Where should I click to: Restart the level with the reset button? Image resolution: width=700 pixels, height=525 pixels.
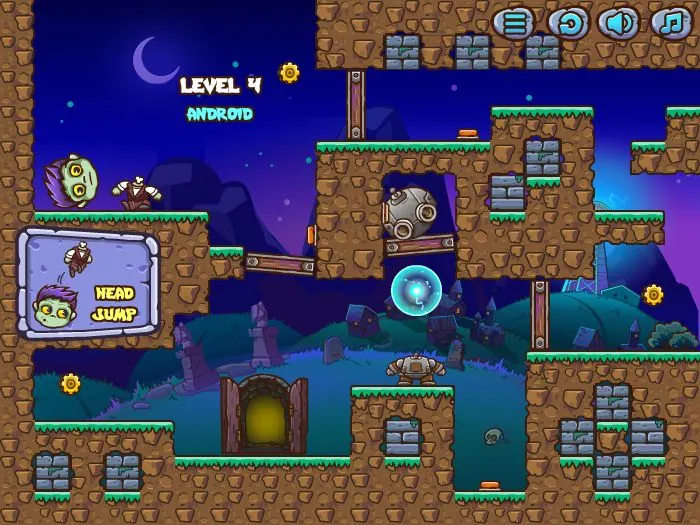[566, 23]
